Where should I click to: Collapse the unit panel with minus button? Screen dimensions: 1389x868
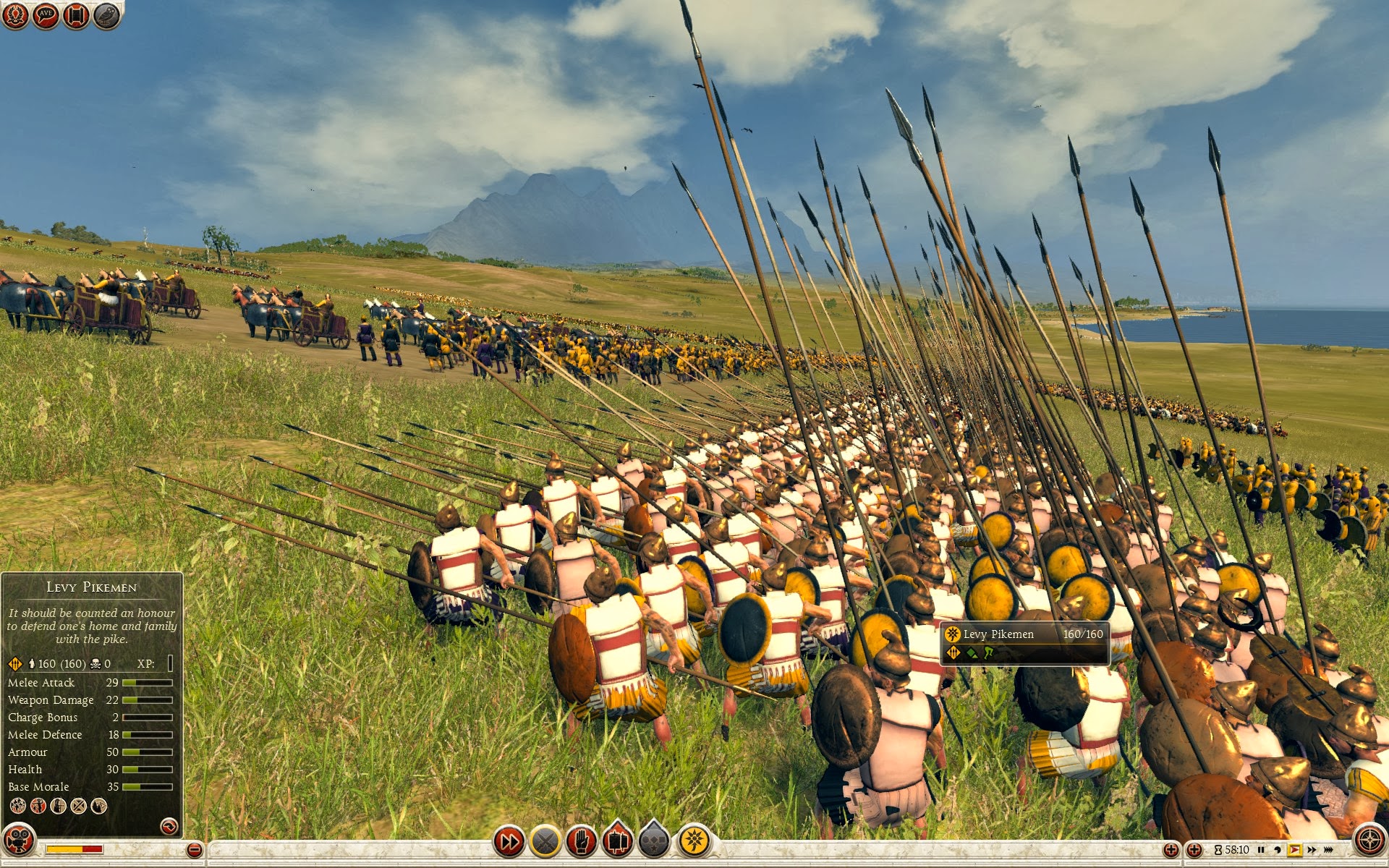tap(194, 850)
